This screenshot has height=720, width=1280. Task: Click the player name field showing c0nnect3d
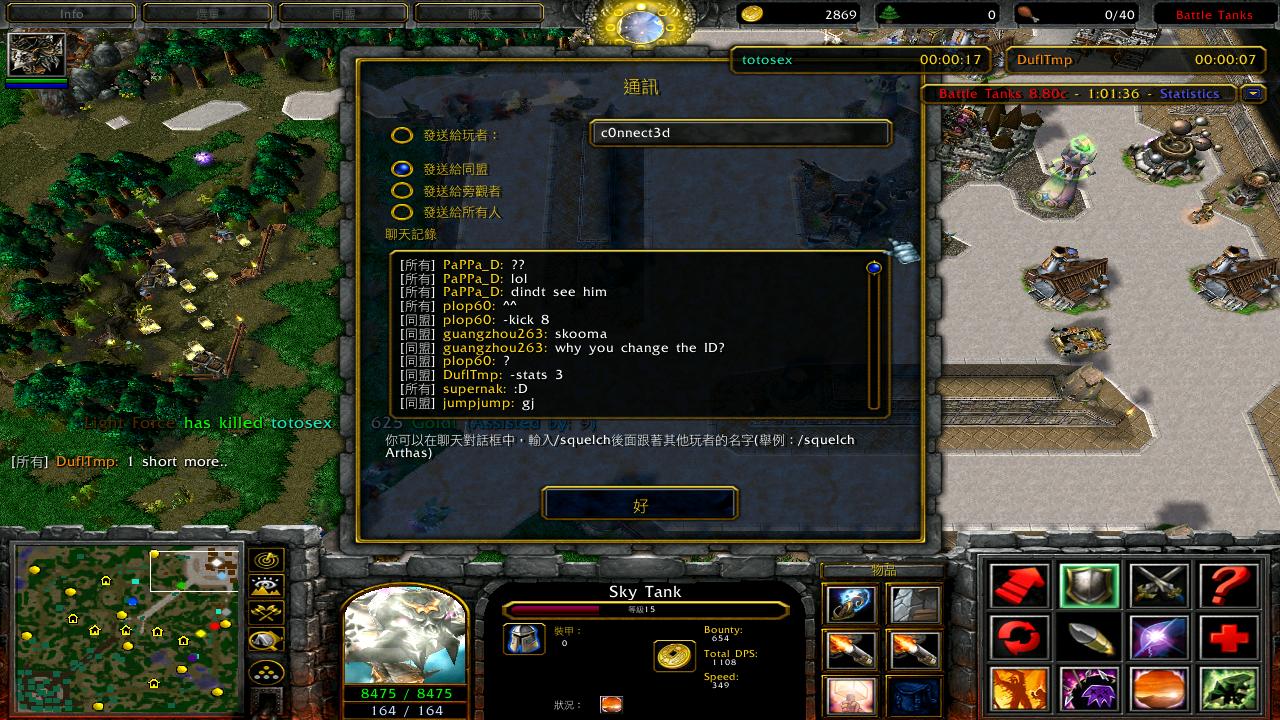[x=740, y=133]
